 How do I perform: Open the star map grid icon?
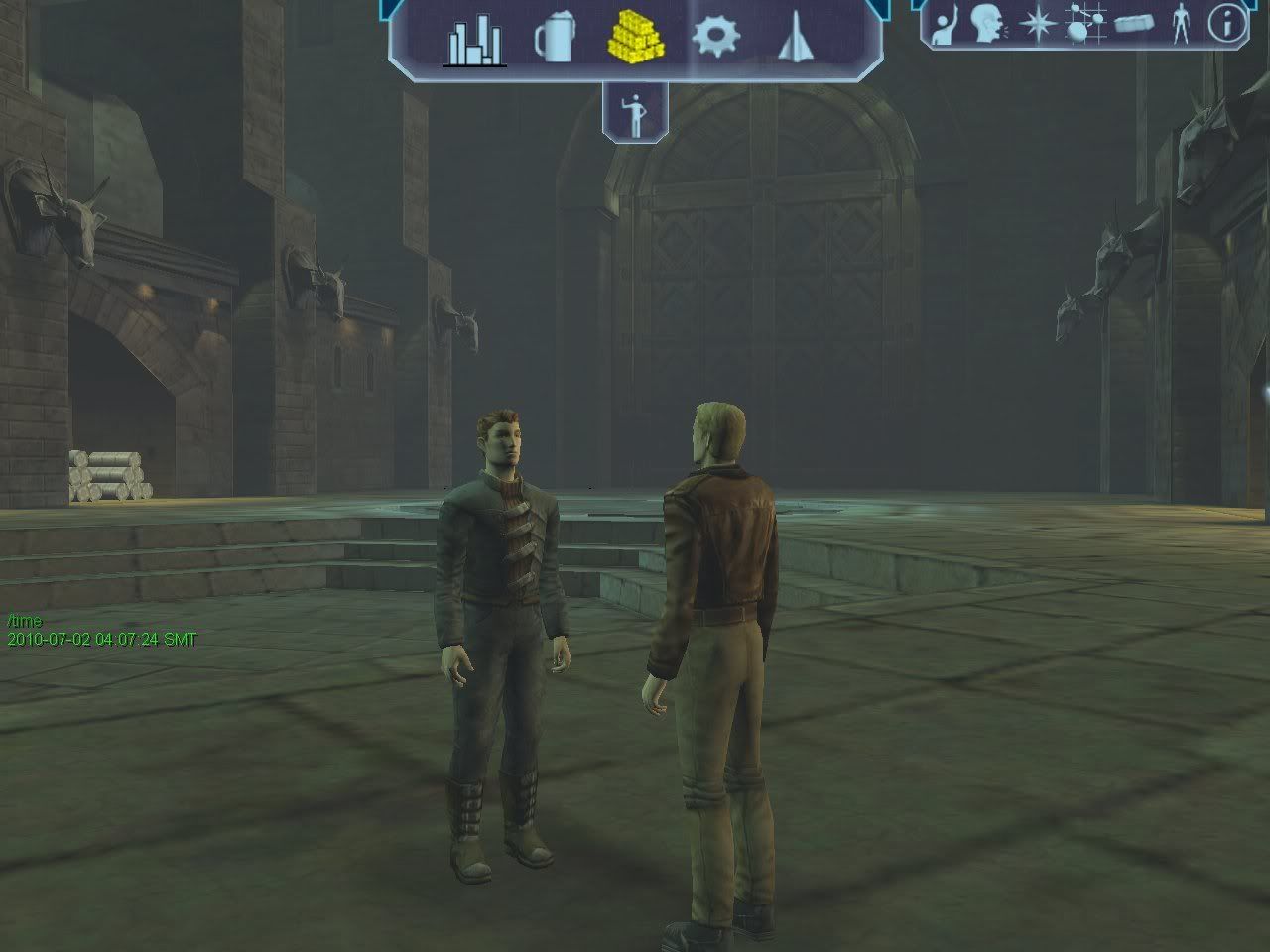[x=1083, y=24]
